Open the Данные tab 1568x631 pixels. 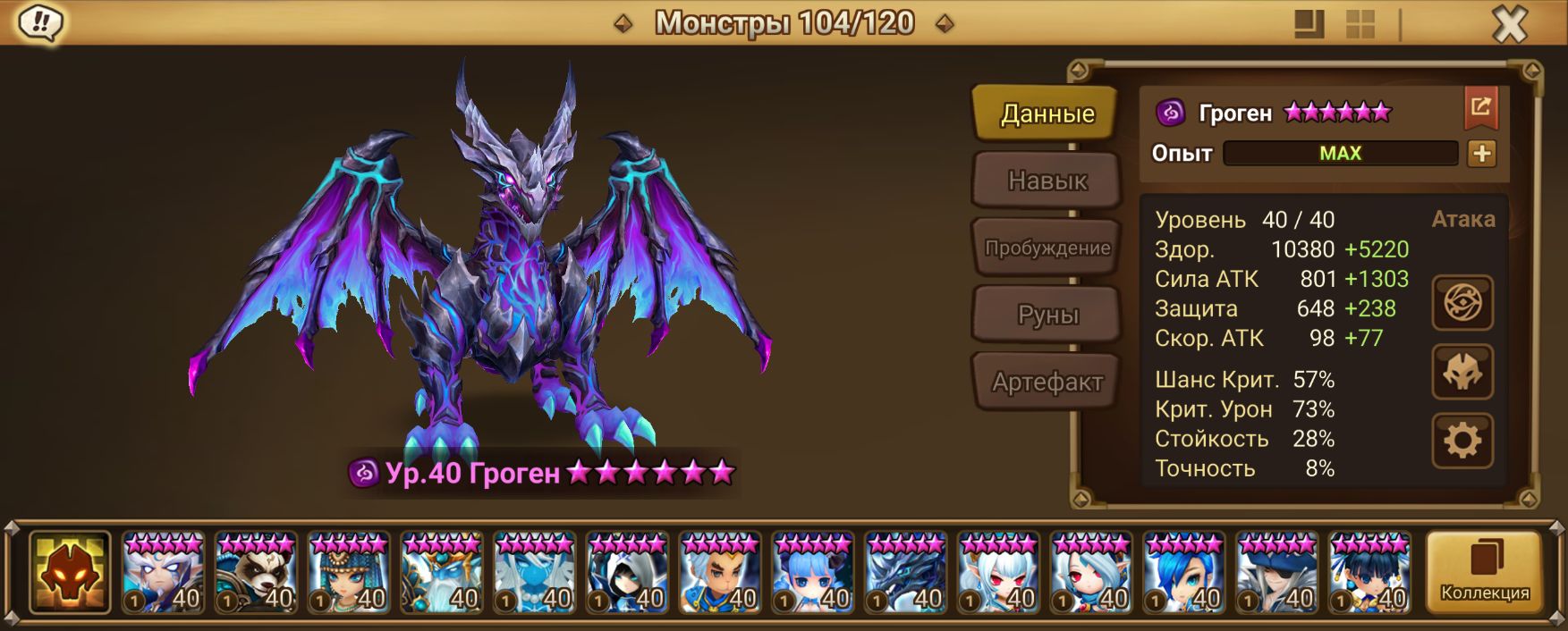(1047, 114)
